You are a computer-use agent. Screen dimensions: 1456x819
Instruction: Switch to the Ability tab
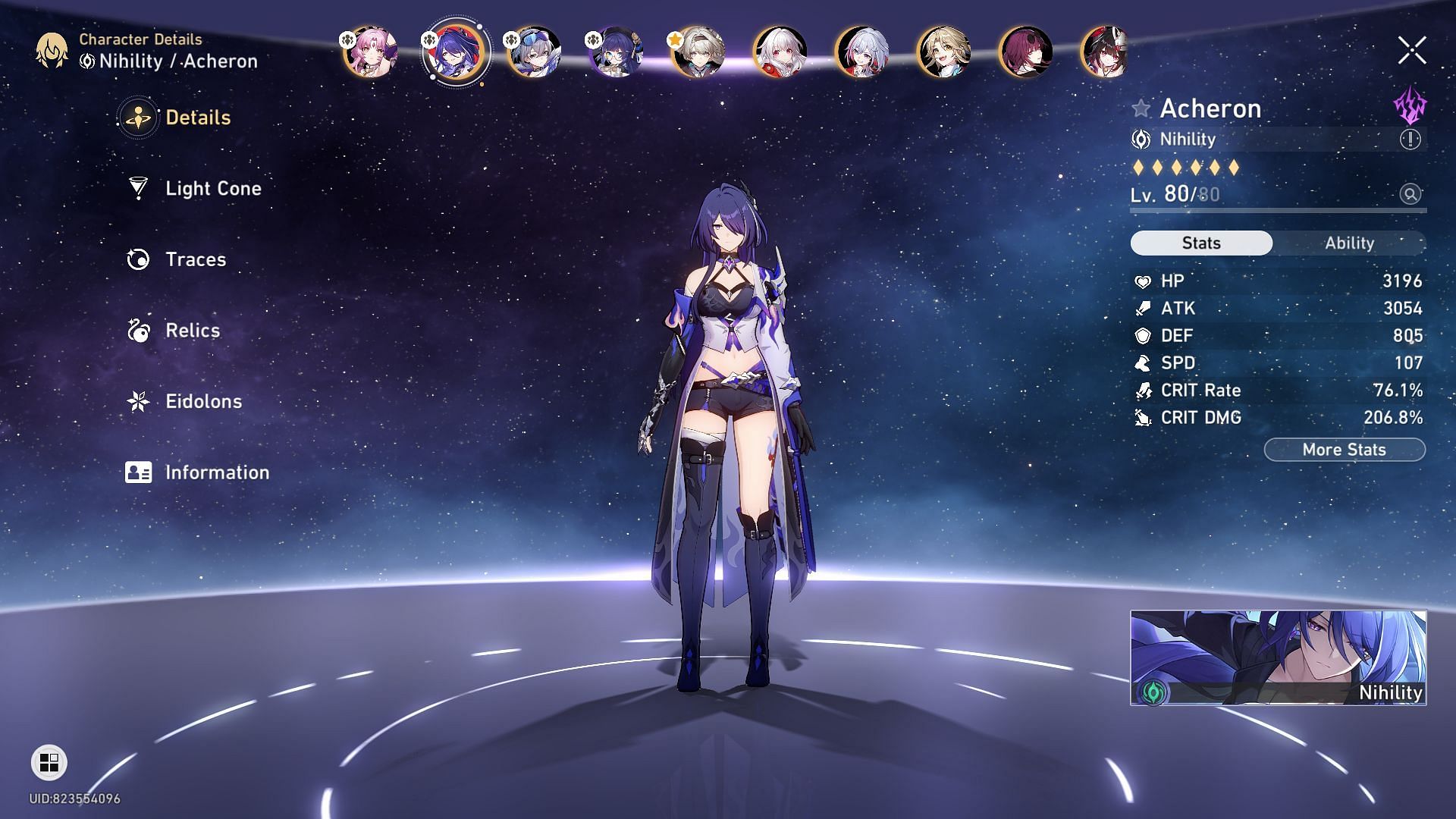1349,243
